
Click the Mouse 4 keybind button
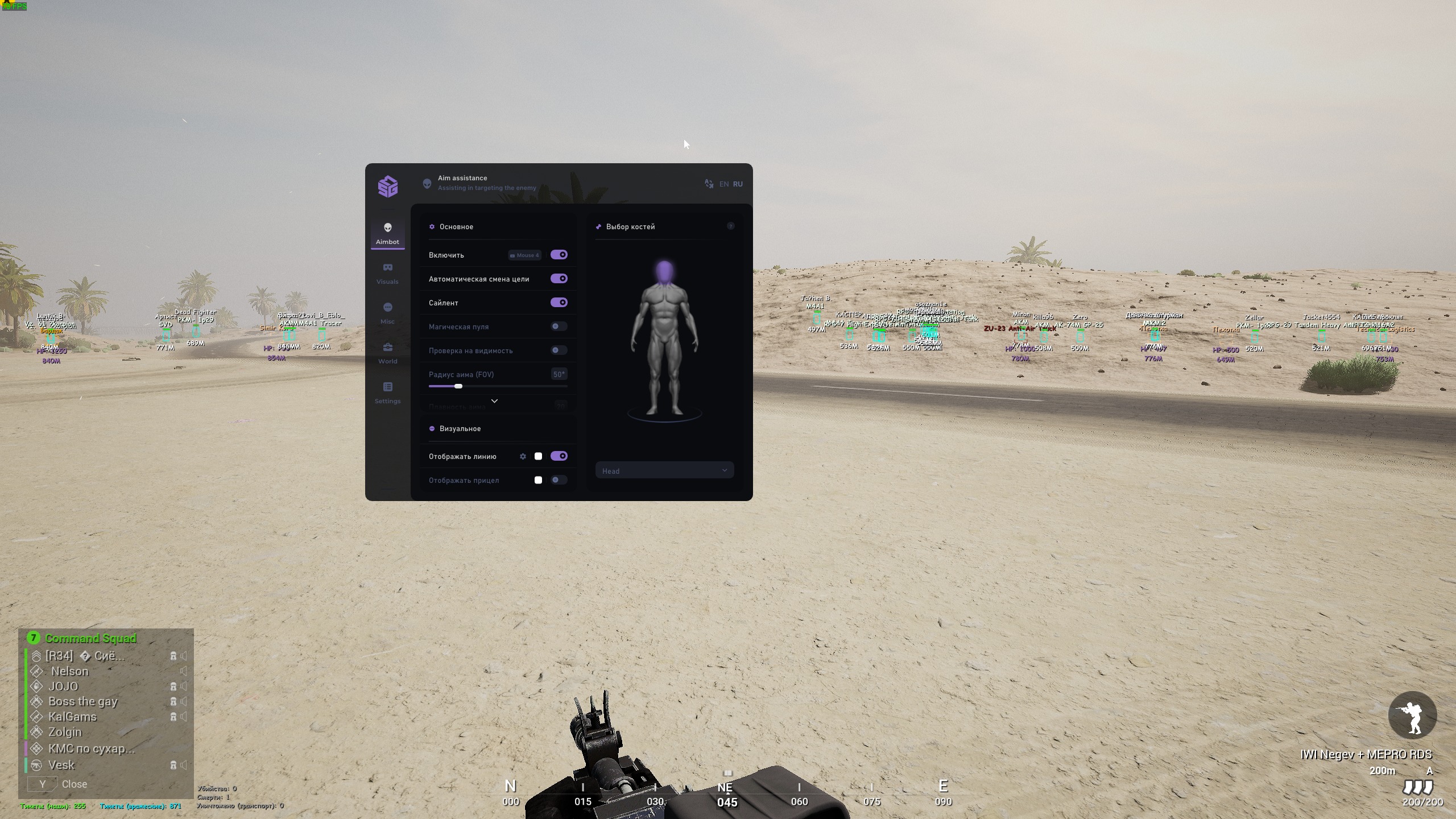[524, 255]
